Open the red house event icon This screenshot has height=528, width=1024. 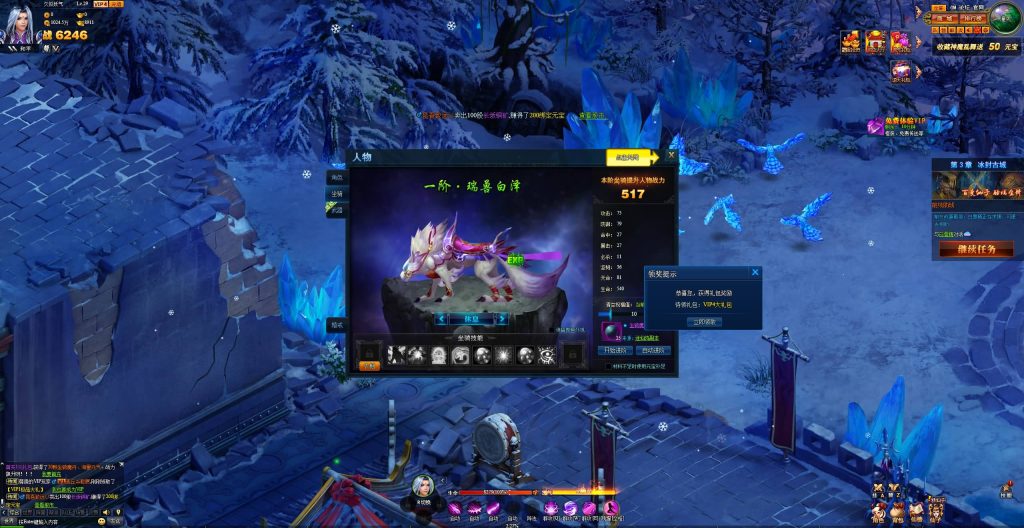pos(875,42)
